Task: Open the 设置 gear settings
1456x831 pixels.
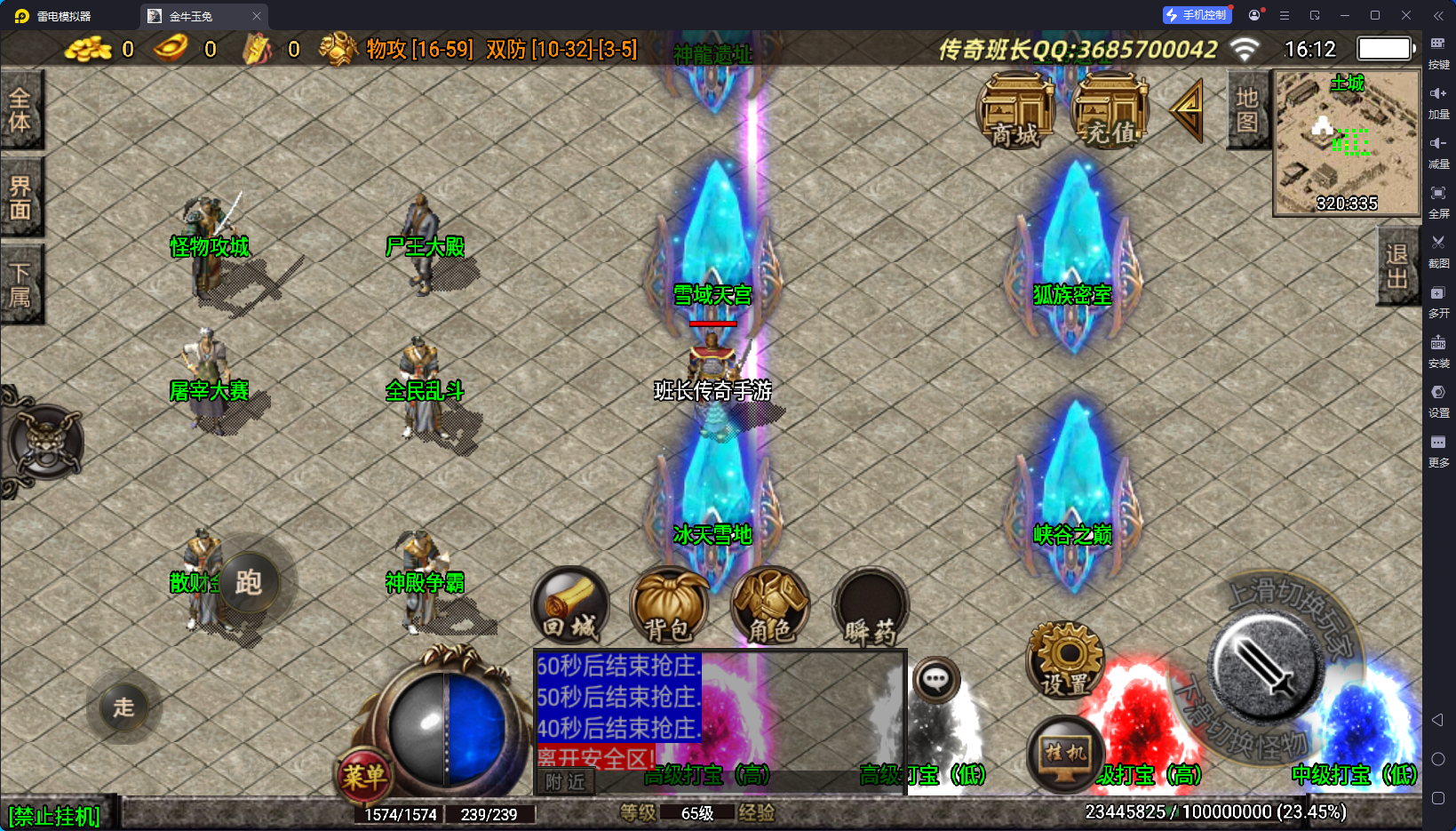Action: coord(1065,659)
